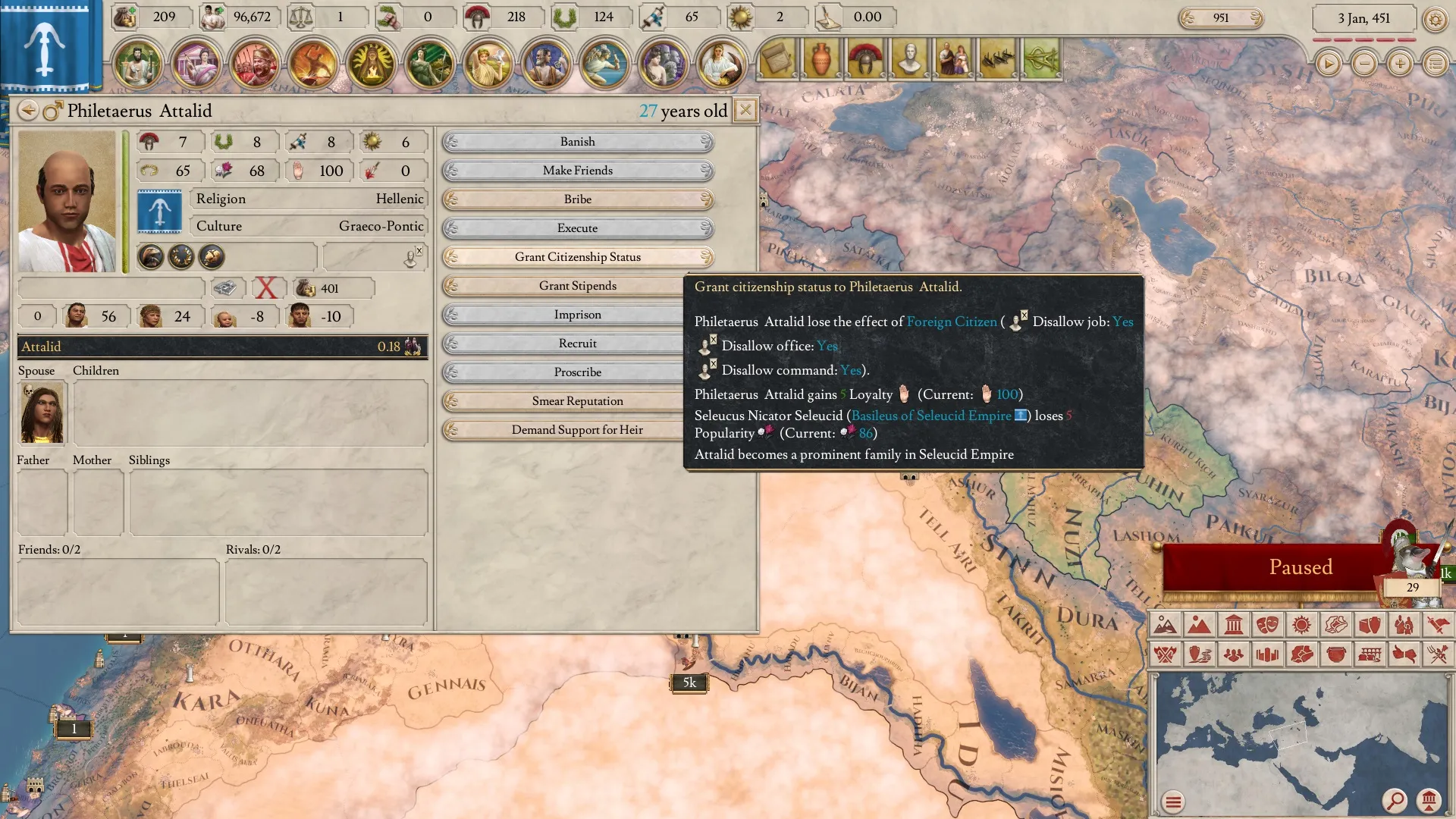This screenshot has height=819, width=1456.
Task: Banish Philetaerus Attalid
Action: (x=577, y=142)
